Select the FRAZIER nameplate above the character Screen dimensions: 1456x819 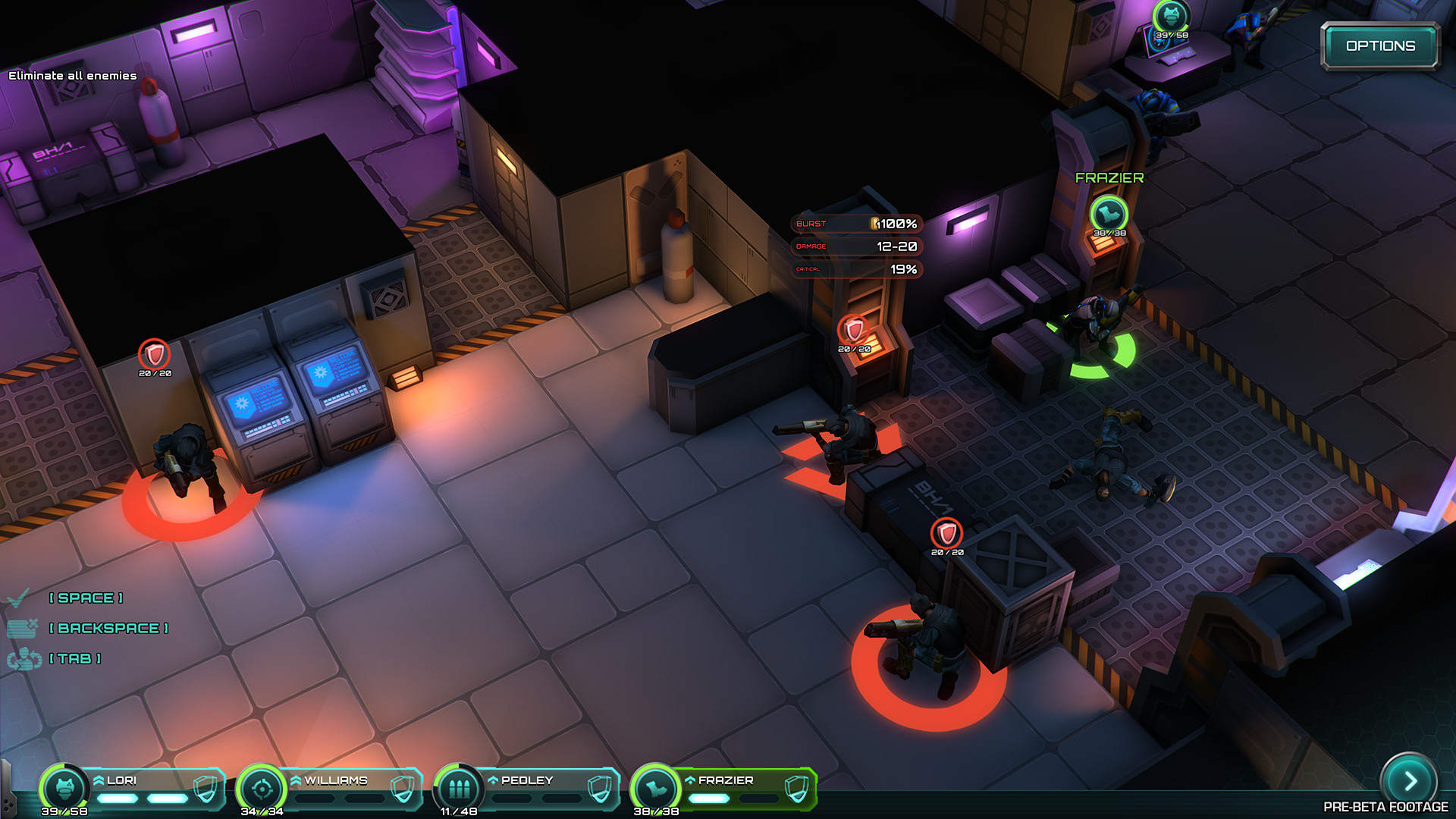click(x=1109, y=179)
